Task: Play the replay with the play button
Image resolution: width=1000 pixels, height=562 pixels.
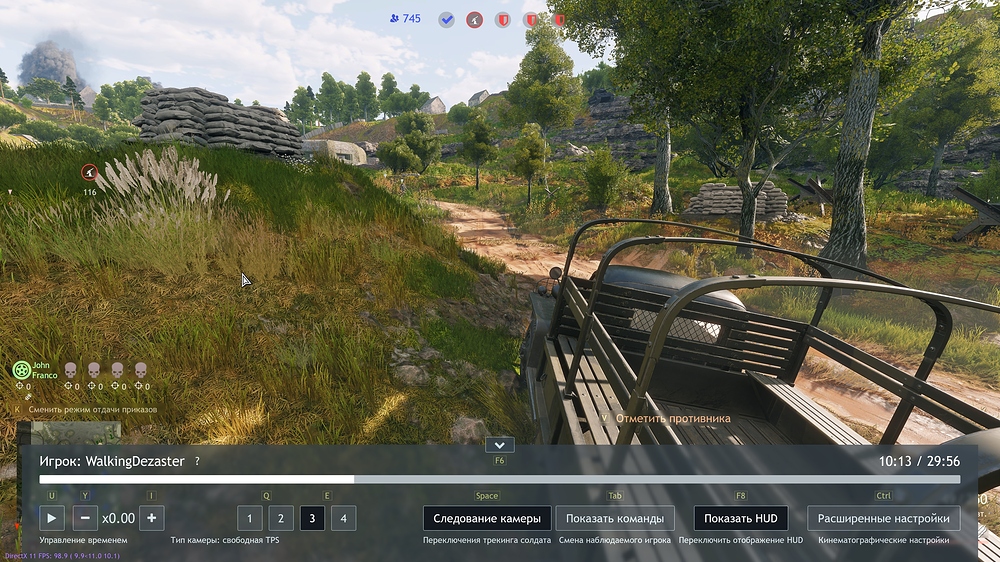Action: [52, 518]
